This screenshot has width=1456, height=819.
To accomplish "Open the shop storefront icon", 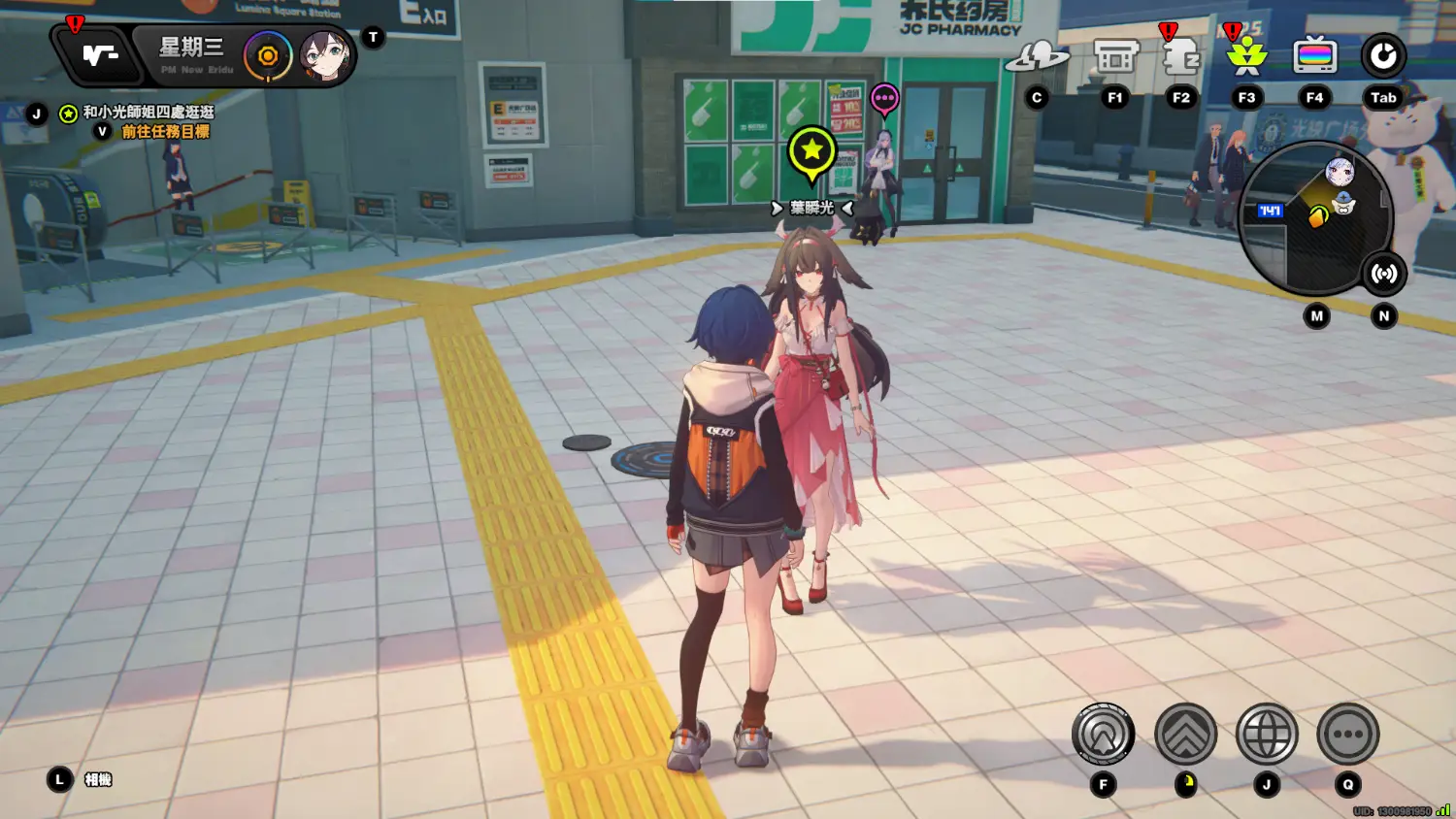I will click(x=1115, y=57).
